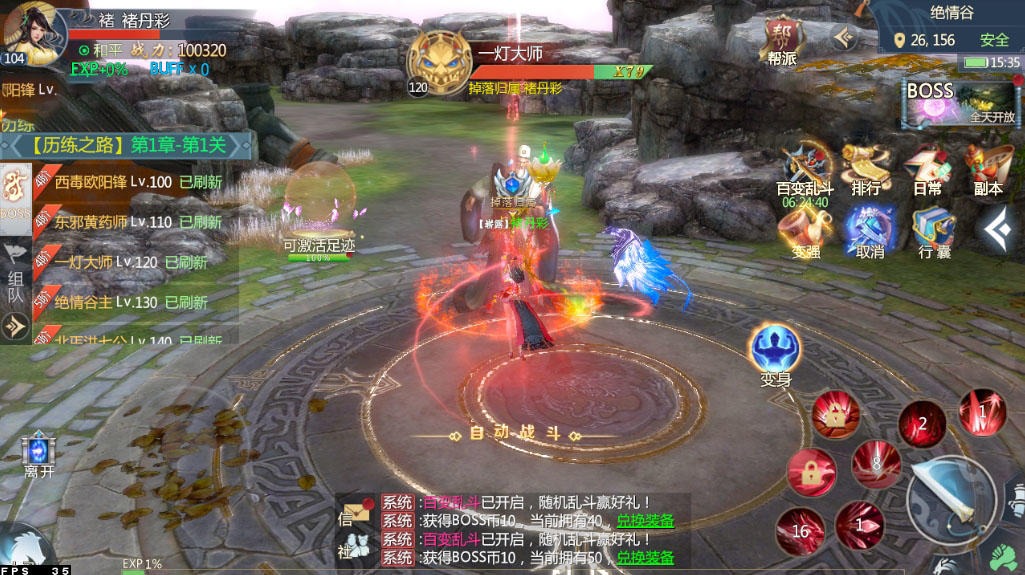The image size is (1025, 575).
Task: Open the 行囊 bag inventory
Action: (x=933, y=231)
